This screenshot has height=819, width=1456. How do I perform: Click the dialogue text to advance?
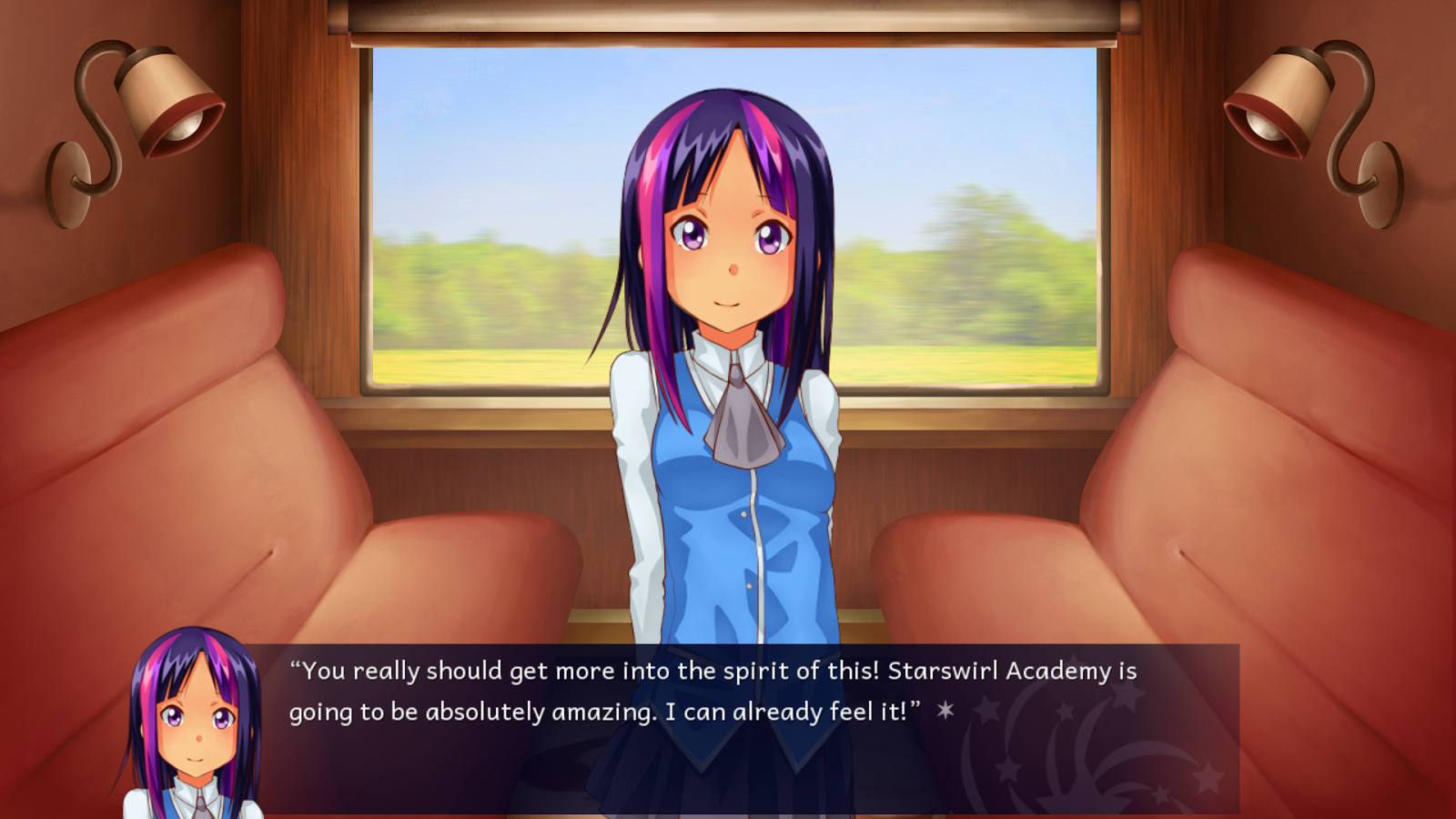[637, 692]
